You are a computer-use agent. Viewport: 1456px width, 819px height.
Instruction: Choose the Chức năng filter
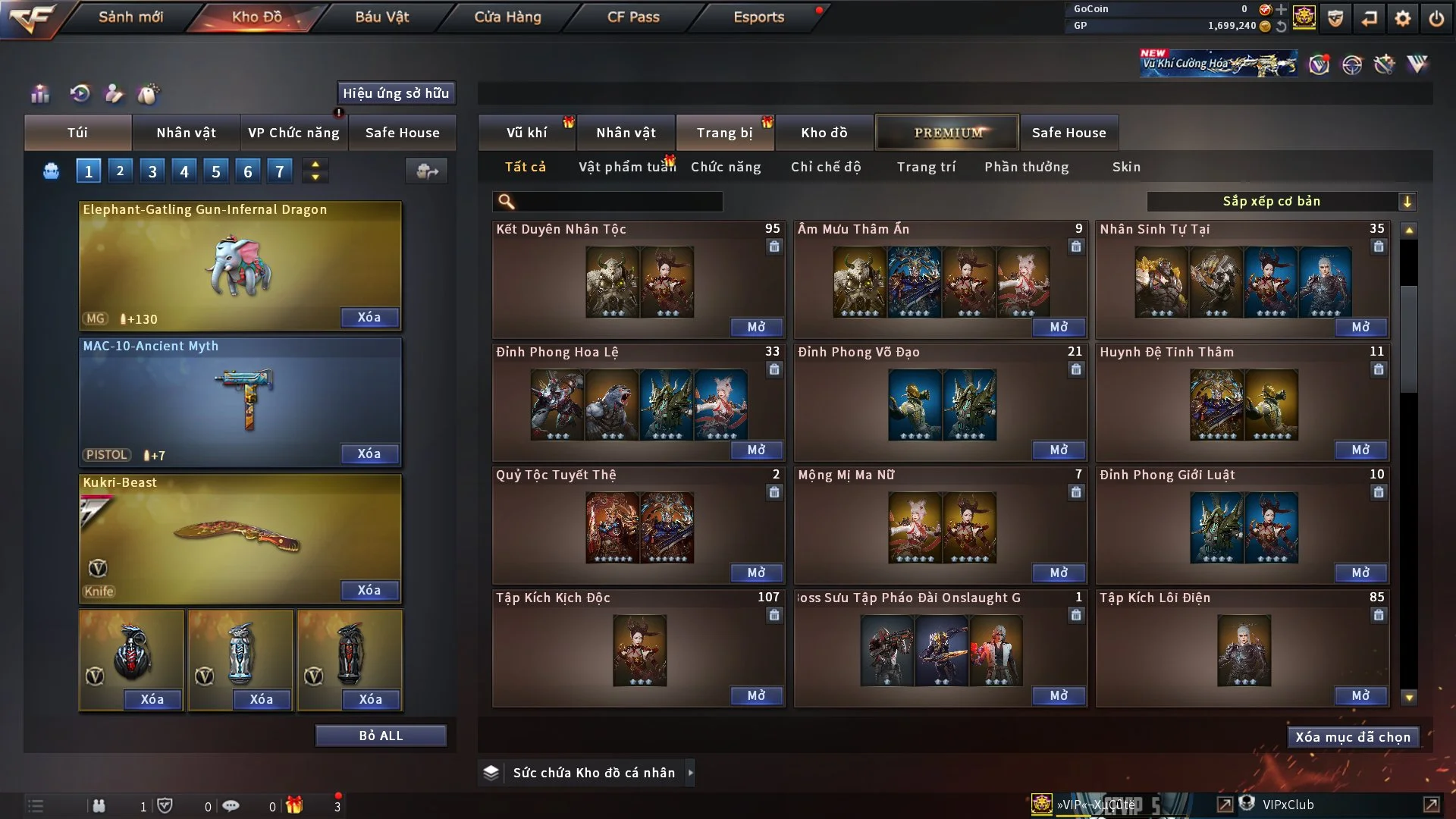726,167
